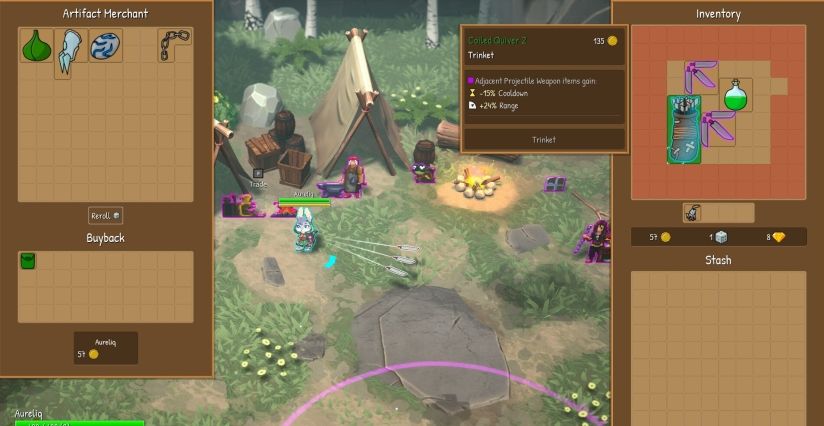Viewport: 824px width, 426px height.
Task: Select the small gray item below inventory grid
Action: click(x=692, y=212)
